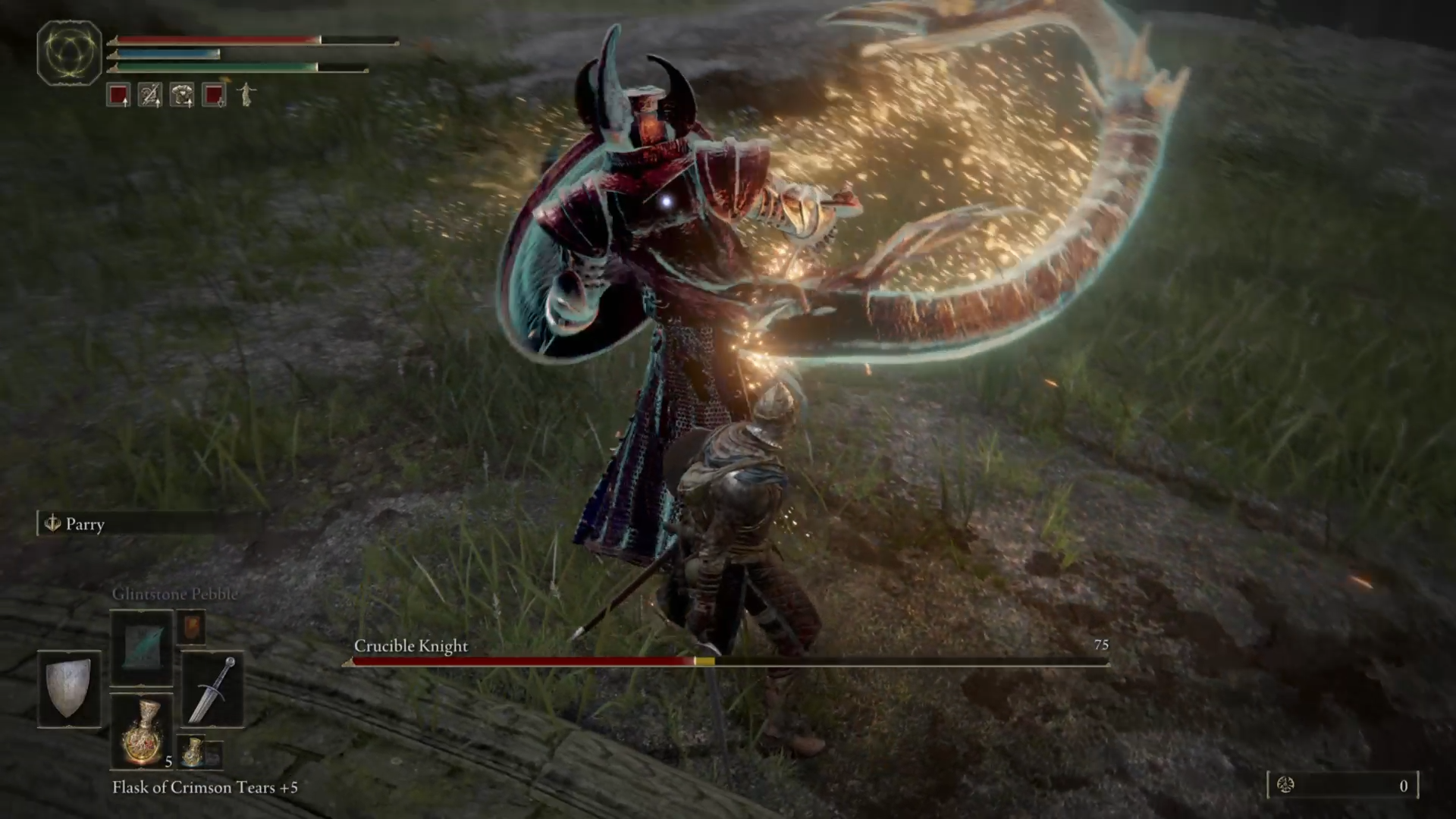Screen dimensions: 1456x819
Task: Click the red debuff icon with down arrow
Action: (212, 95)
